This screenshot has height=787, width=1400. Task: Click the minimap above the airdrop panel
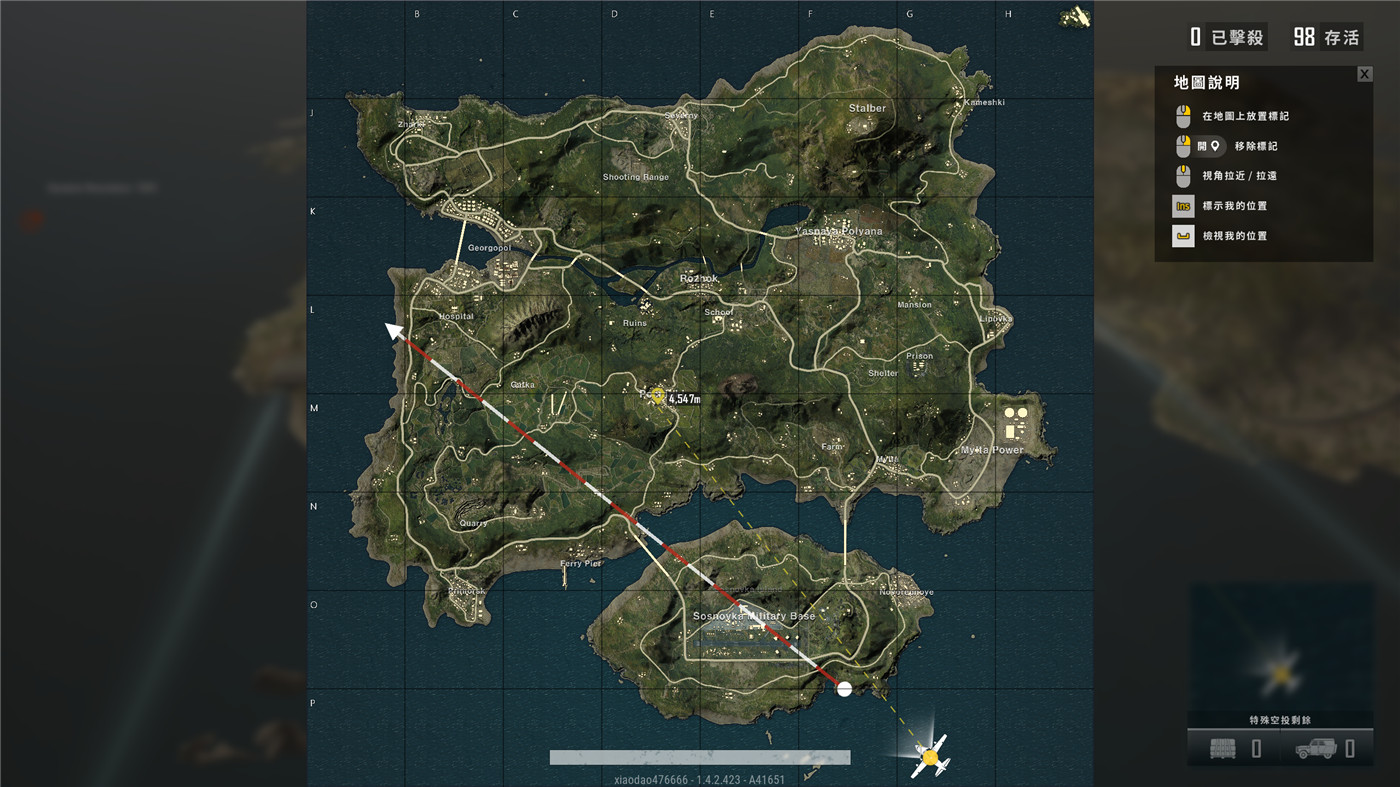tap(1280, 646)
